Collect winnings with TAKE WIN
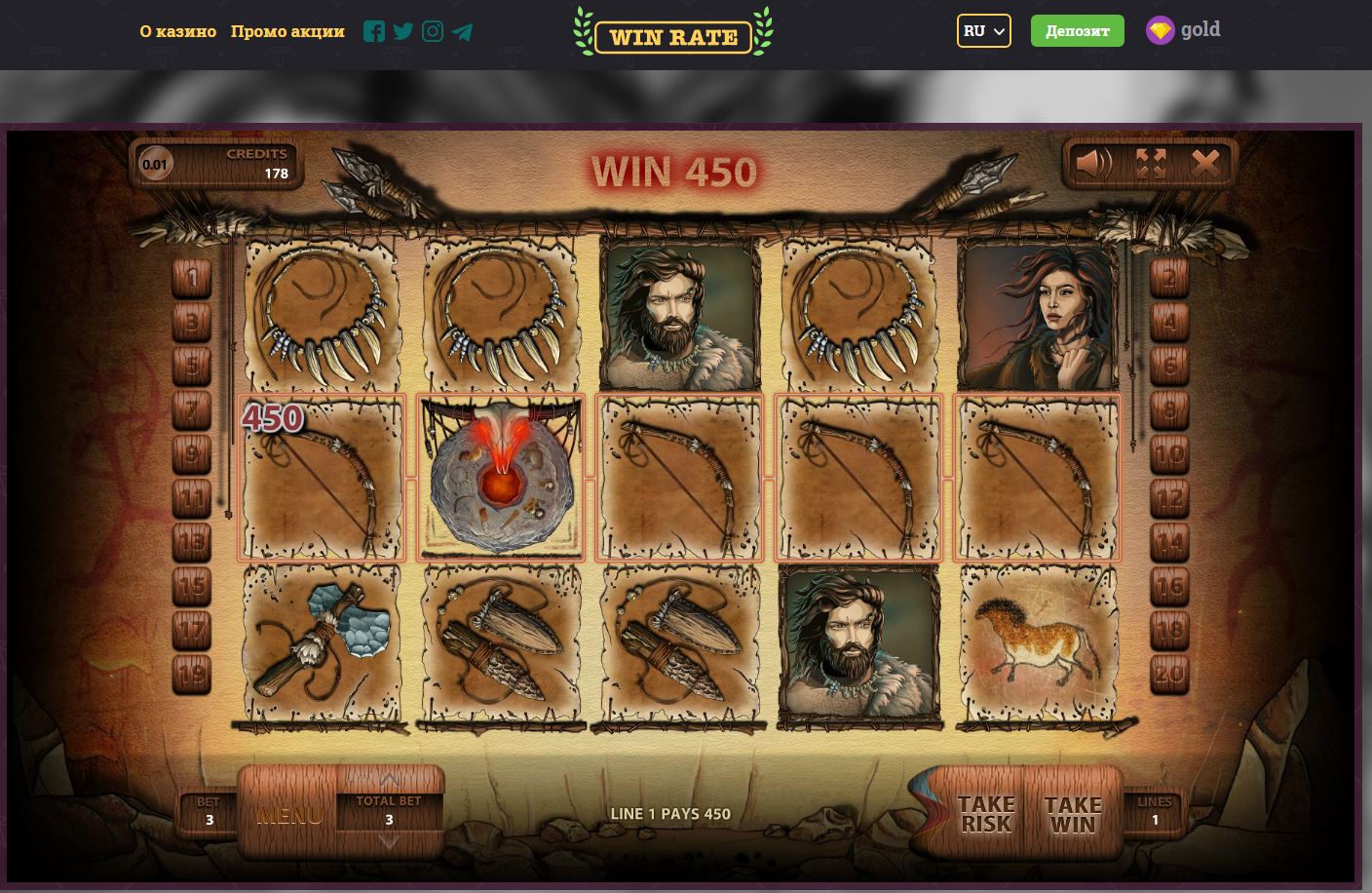The height and width of the screenshot is (893, 1372). click(x=1072, y=814)
